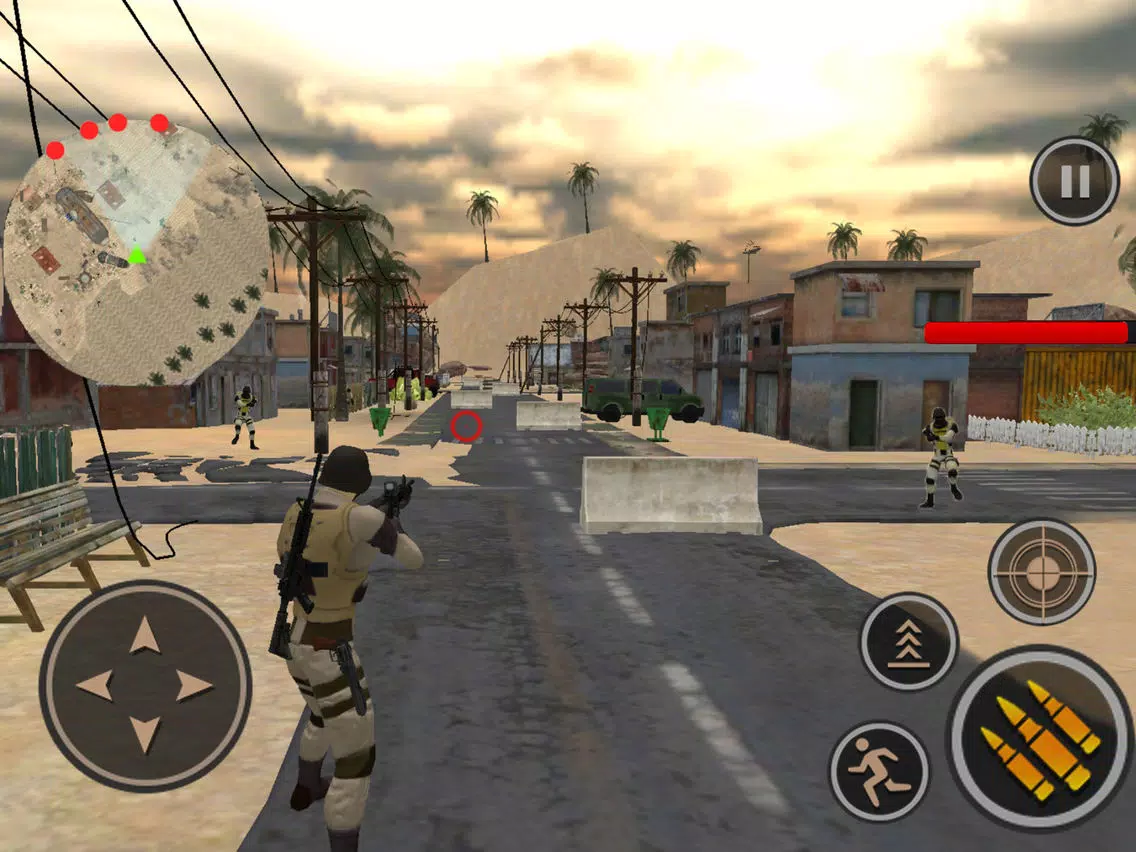Strafe right with the right arrow
Viewport: 1136px width, 852px height.
[x=195, y=685]
